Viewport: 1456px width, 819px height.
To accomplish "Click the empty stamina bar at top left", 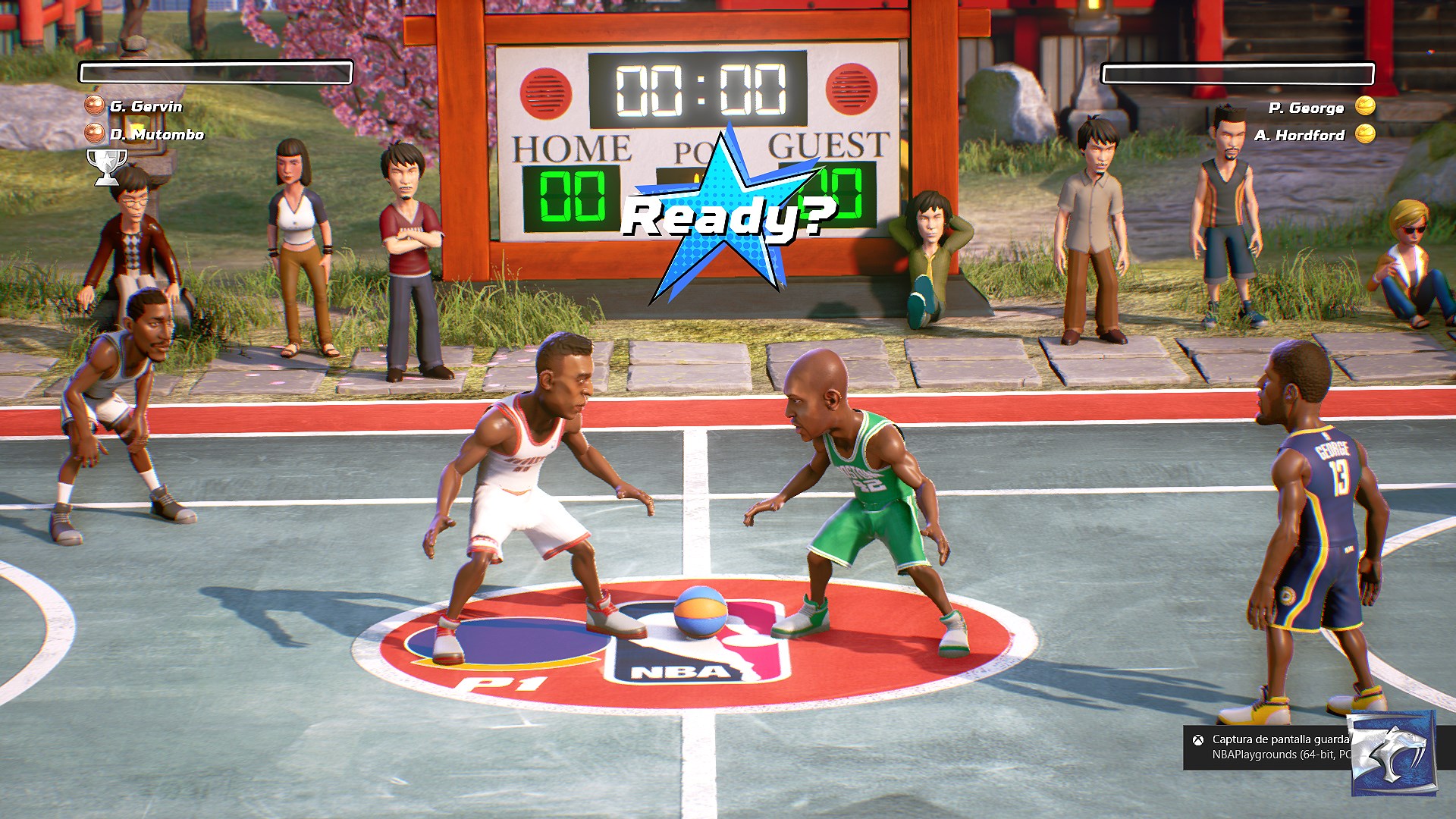I will coord(215,73).
